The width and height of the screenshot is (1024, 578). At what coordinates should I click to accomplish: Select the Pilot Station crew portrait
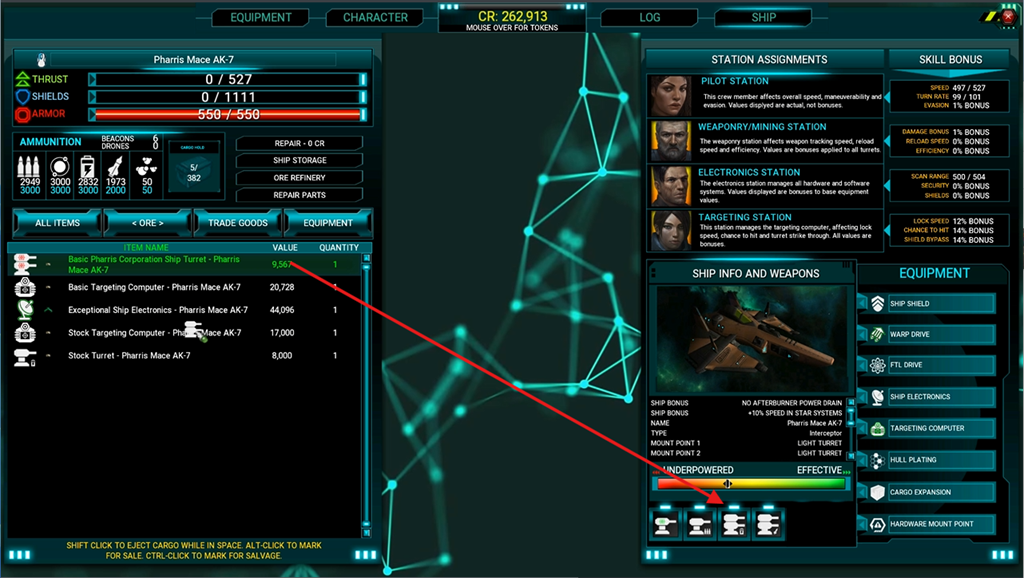click(666, 96)
